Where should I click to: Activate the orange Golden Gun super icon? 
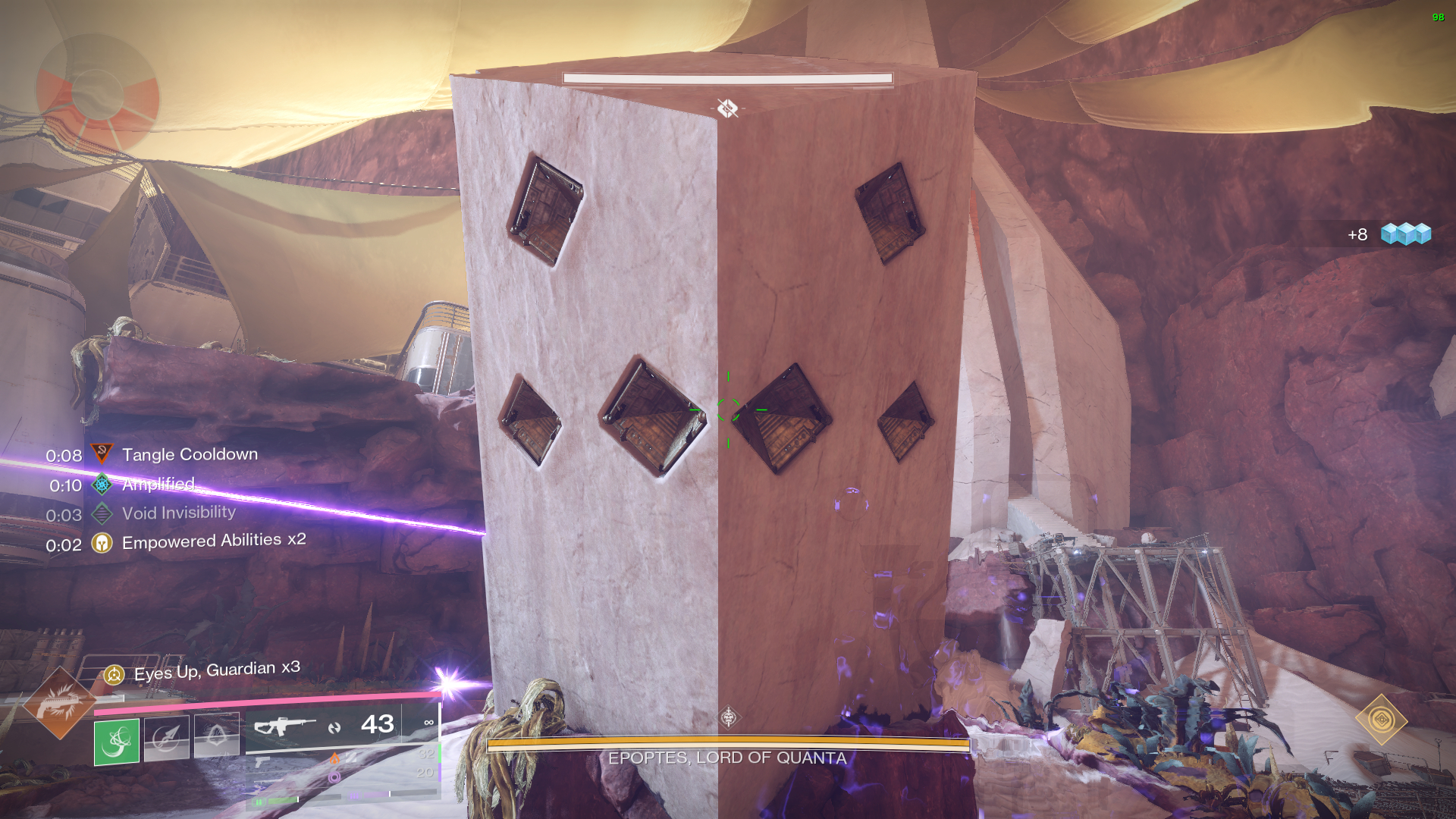tap(59, 703)
